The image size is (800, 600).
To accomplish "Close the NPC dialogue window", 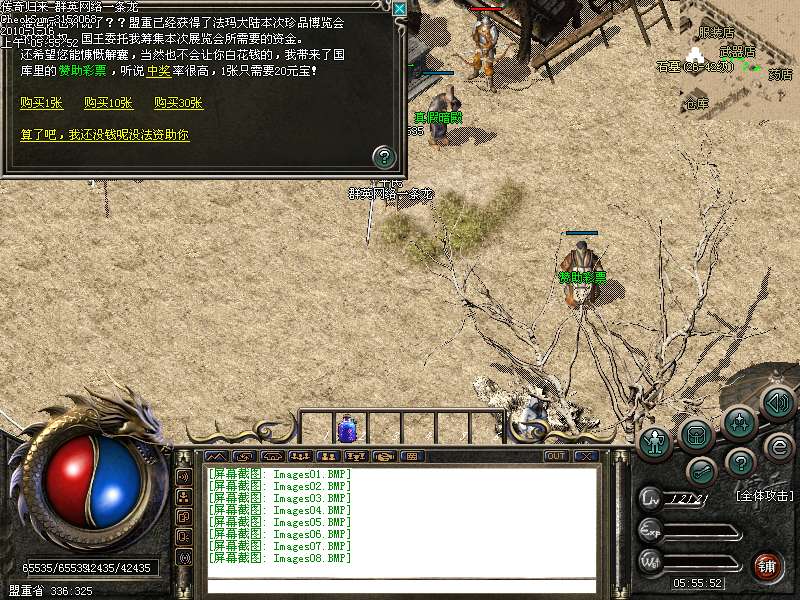I will 399,9.
